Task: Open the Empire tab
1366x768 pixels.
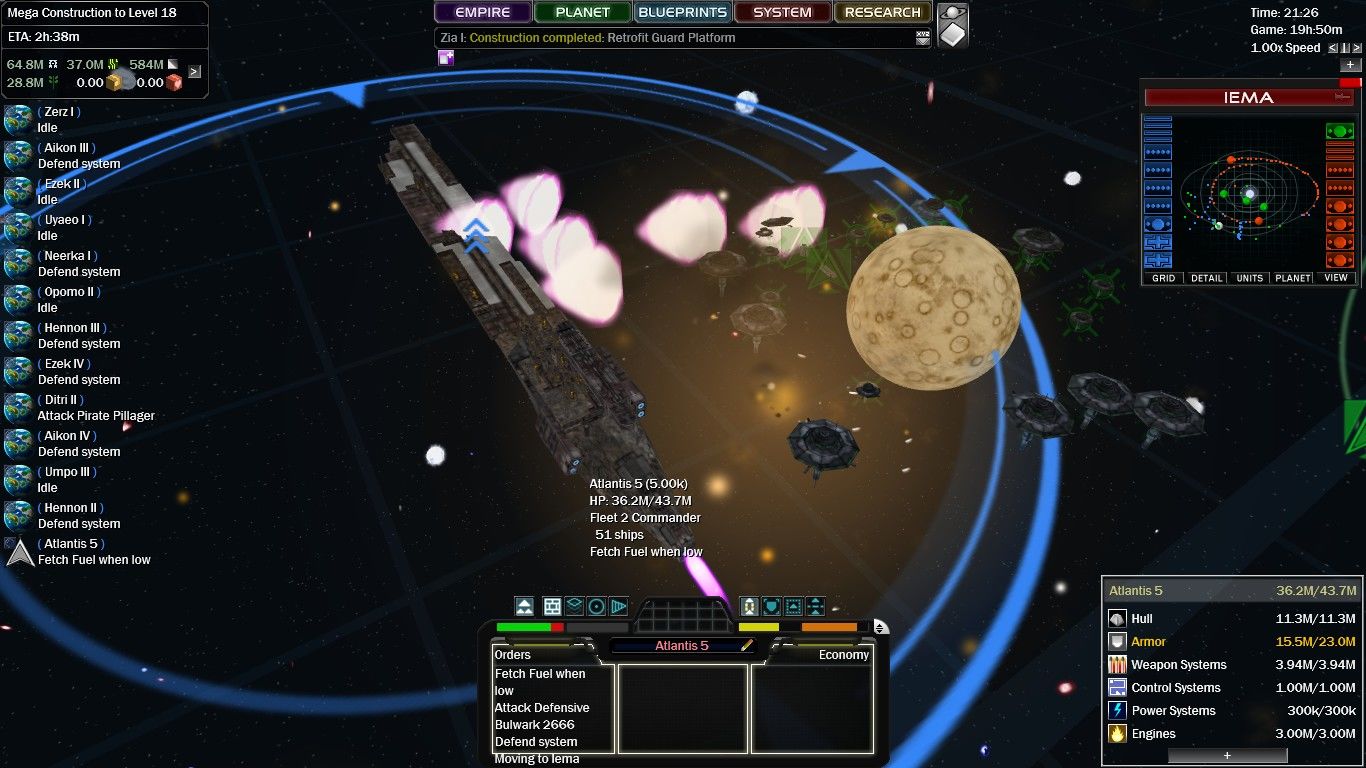Action: click(x=483, y=13)
